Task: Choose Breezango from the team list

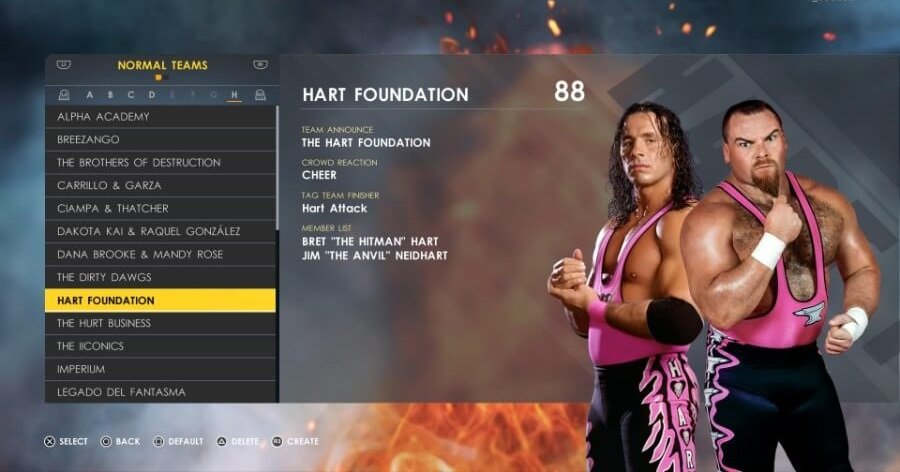Action: [x=160, y=140]
